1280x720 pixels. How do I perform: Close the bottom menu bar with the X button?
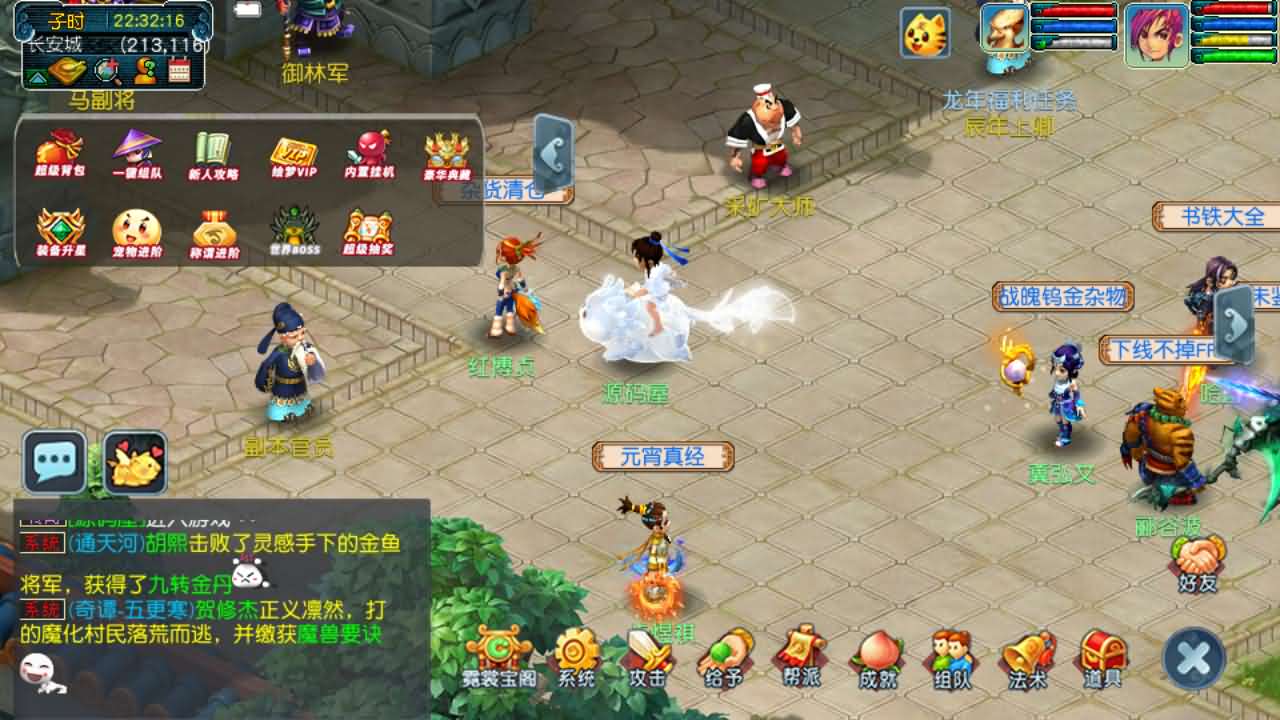[1194, 659]
